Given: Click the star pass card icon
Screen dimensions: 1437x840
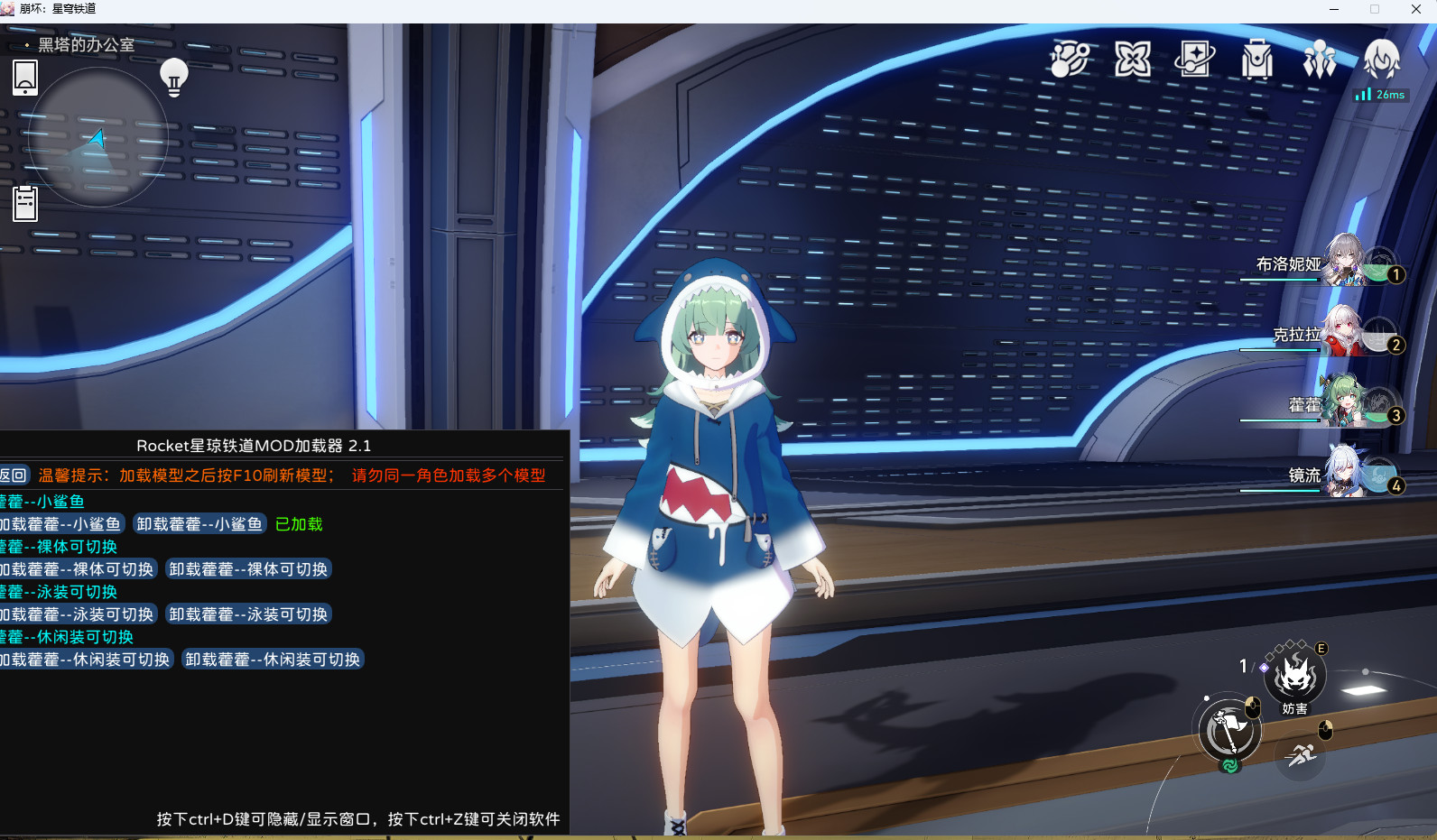Looking at the screenshot, I should [x=1193, y=60].
